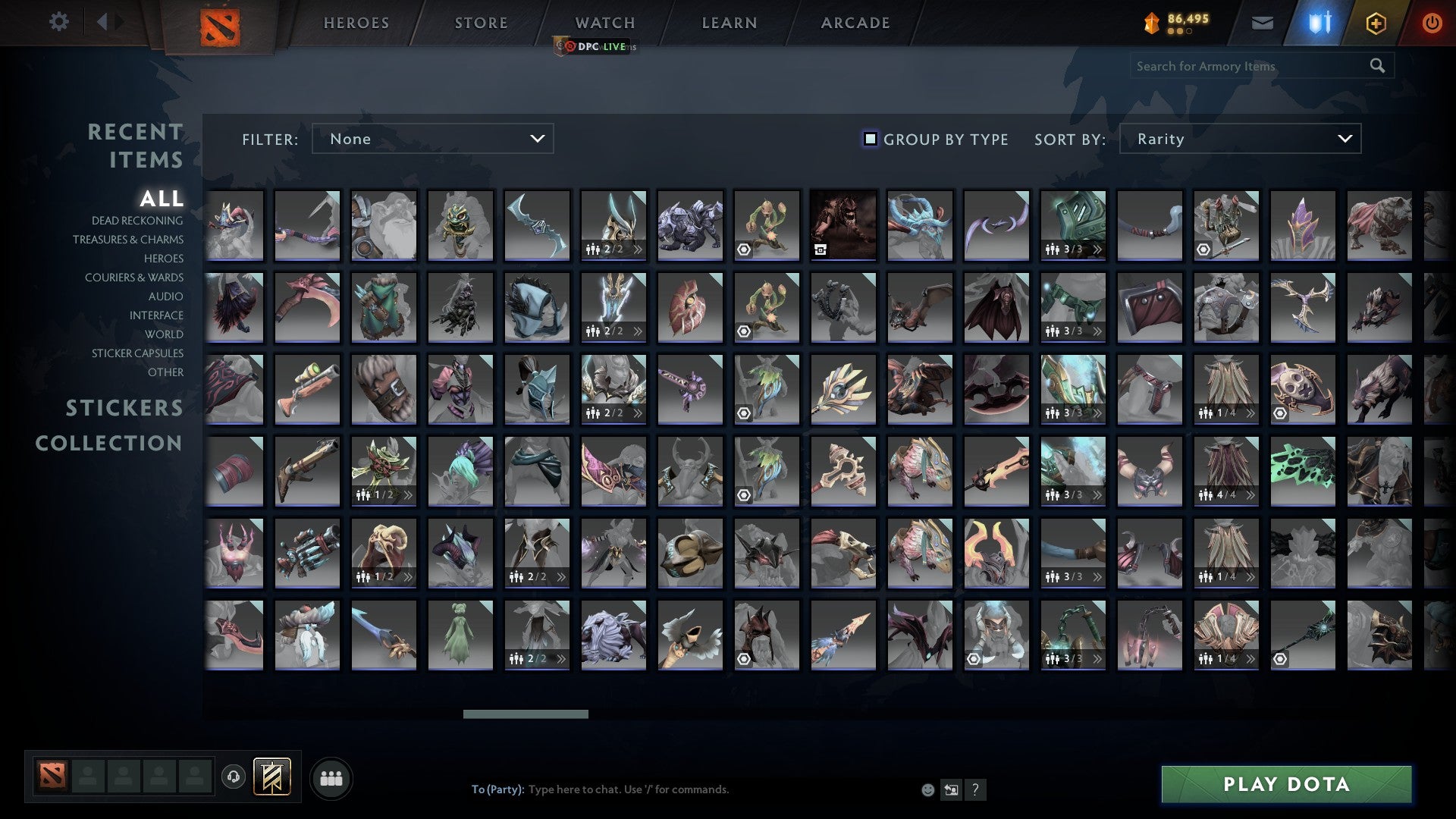Open the ARCADE menu
This screenshot has width=1456, height=819.
(854, 23)
